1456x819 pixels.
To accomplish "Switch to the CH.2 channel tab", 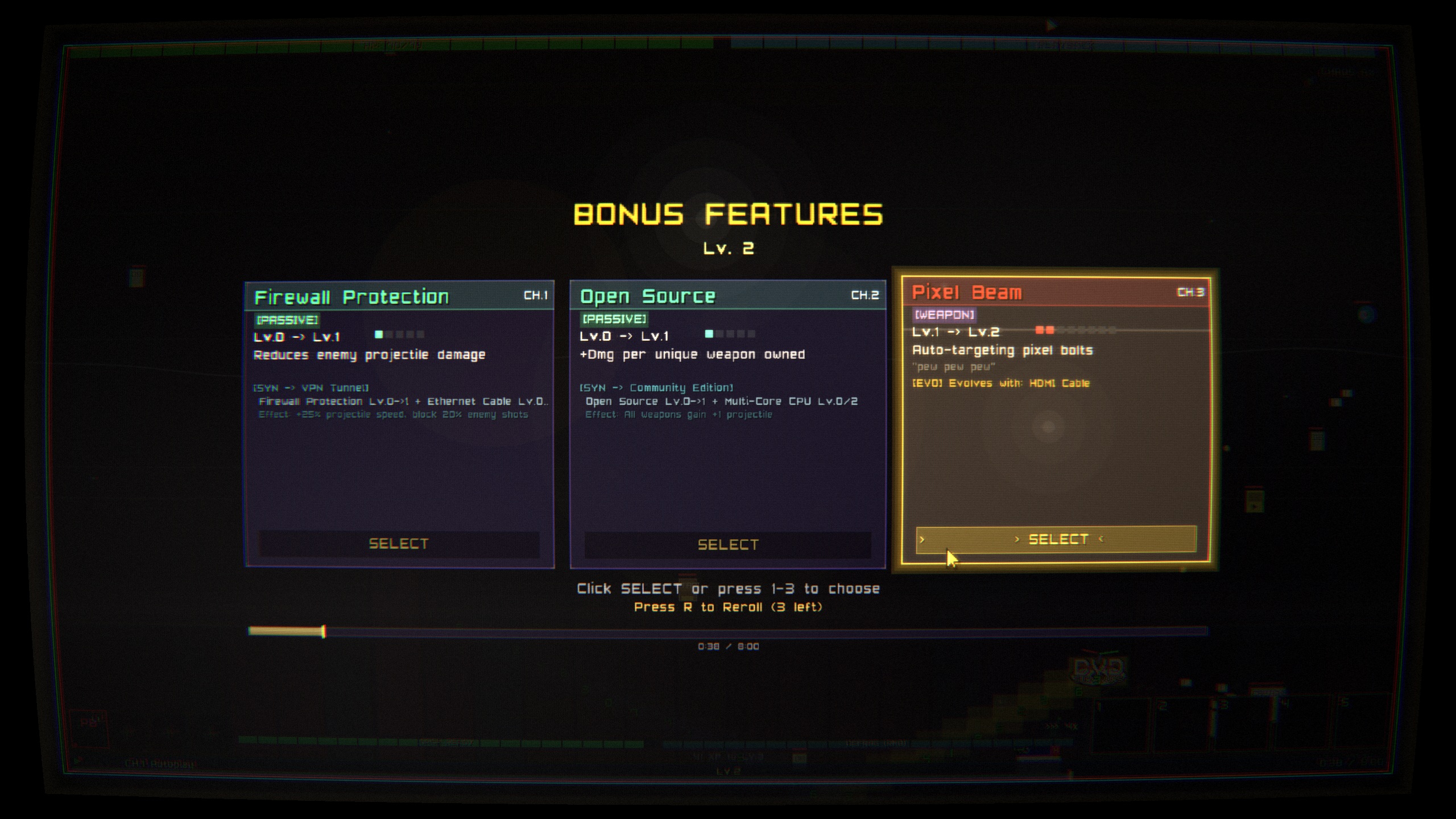I will tap(863, 296).
